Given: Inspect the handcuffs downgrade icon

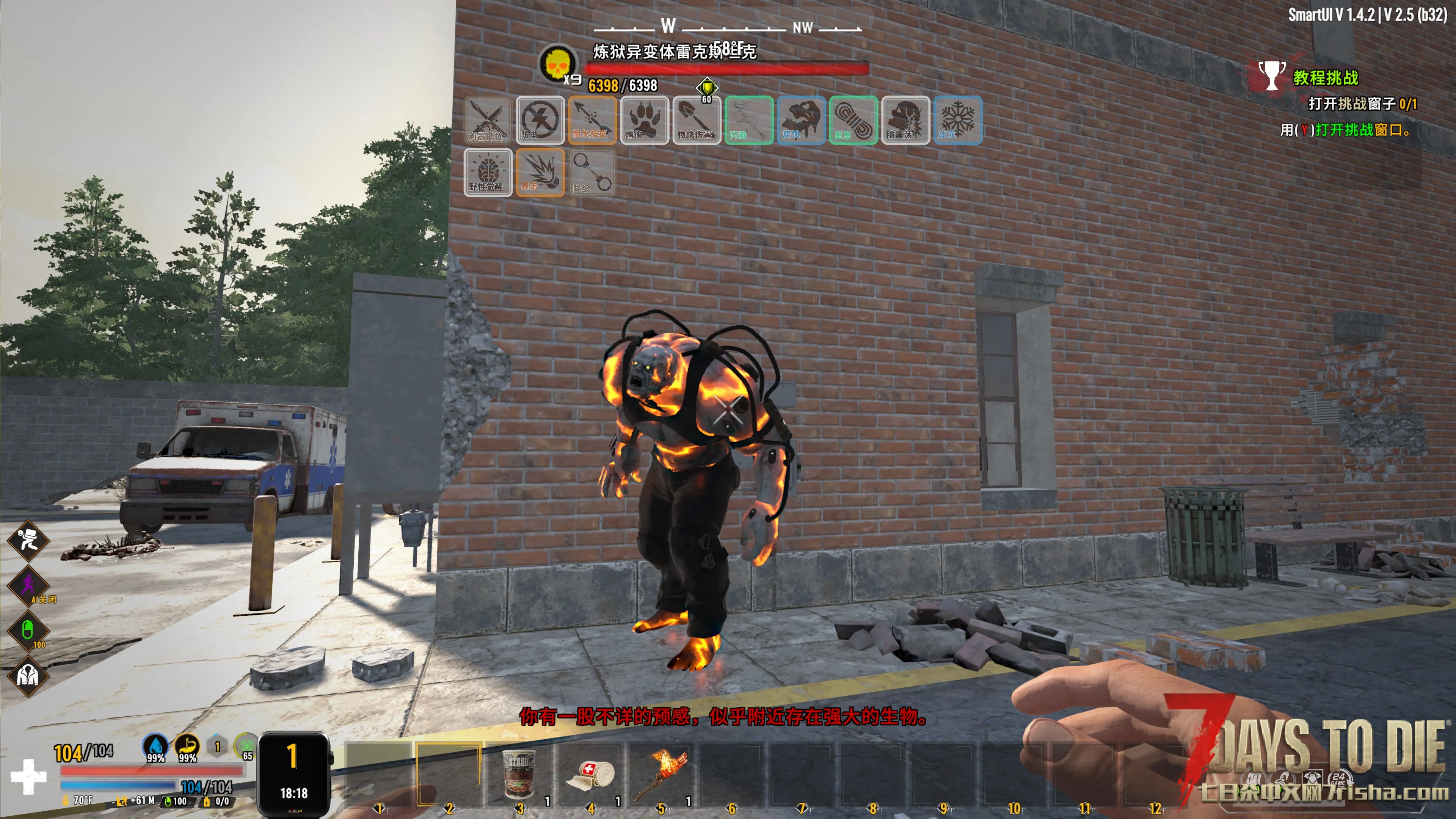Looking at the screenshot, I should 592,173.
